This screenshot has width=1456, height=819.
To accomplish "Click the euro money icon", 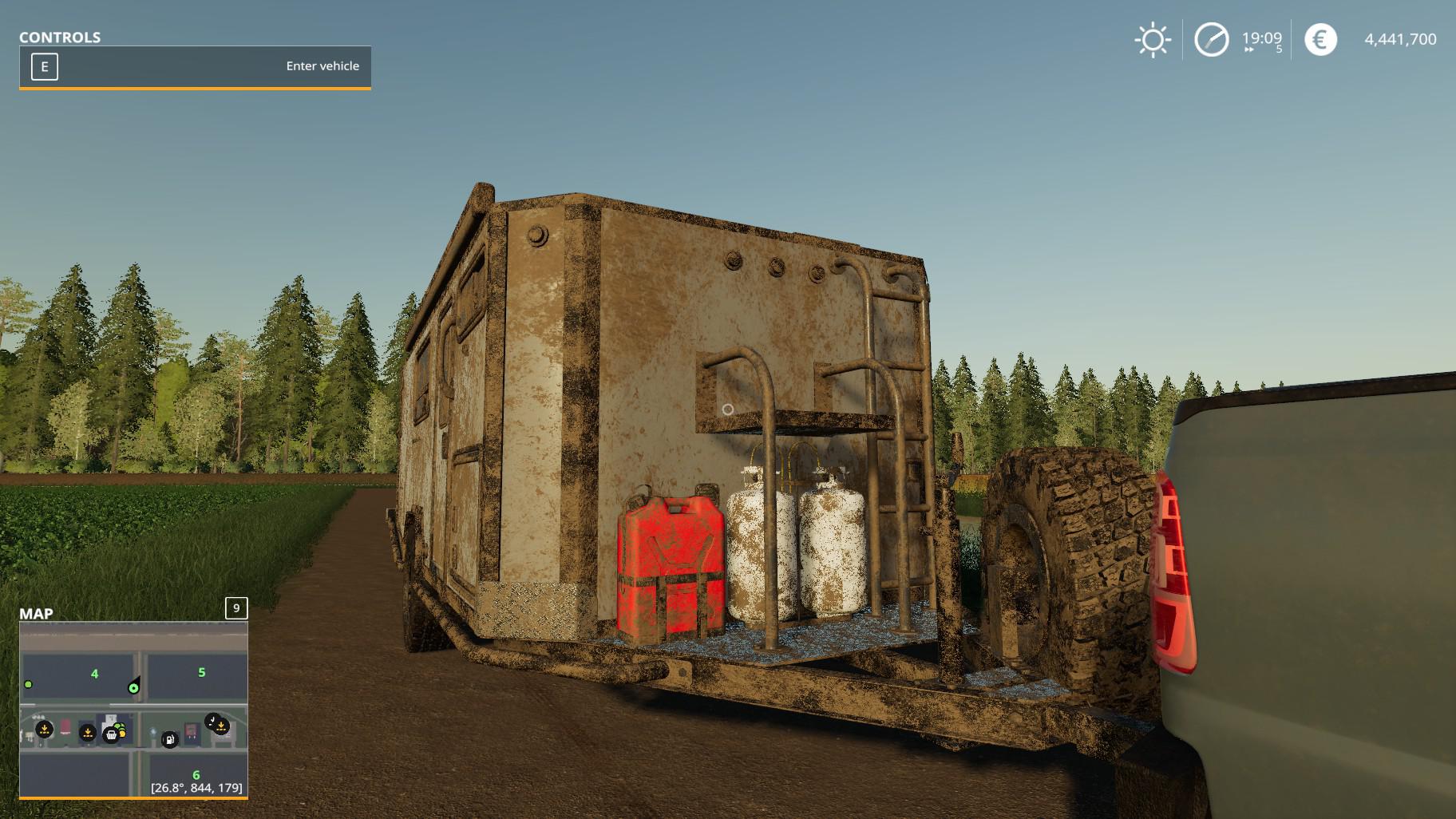I will [1320, 40].
